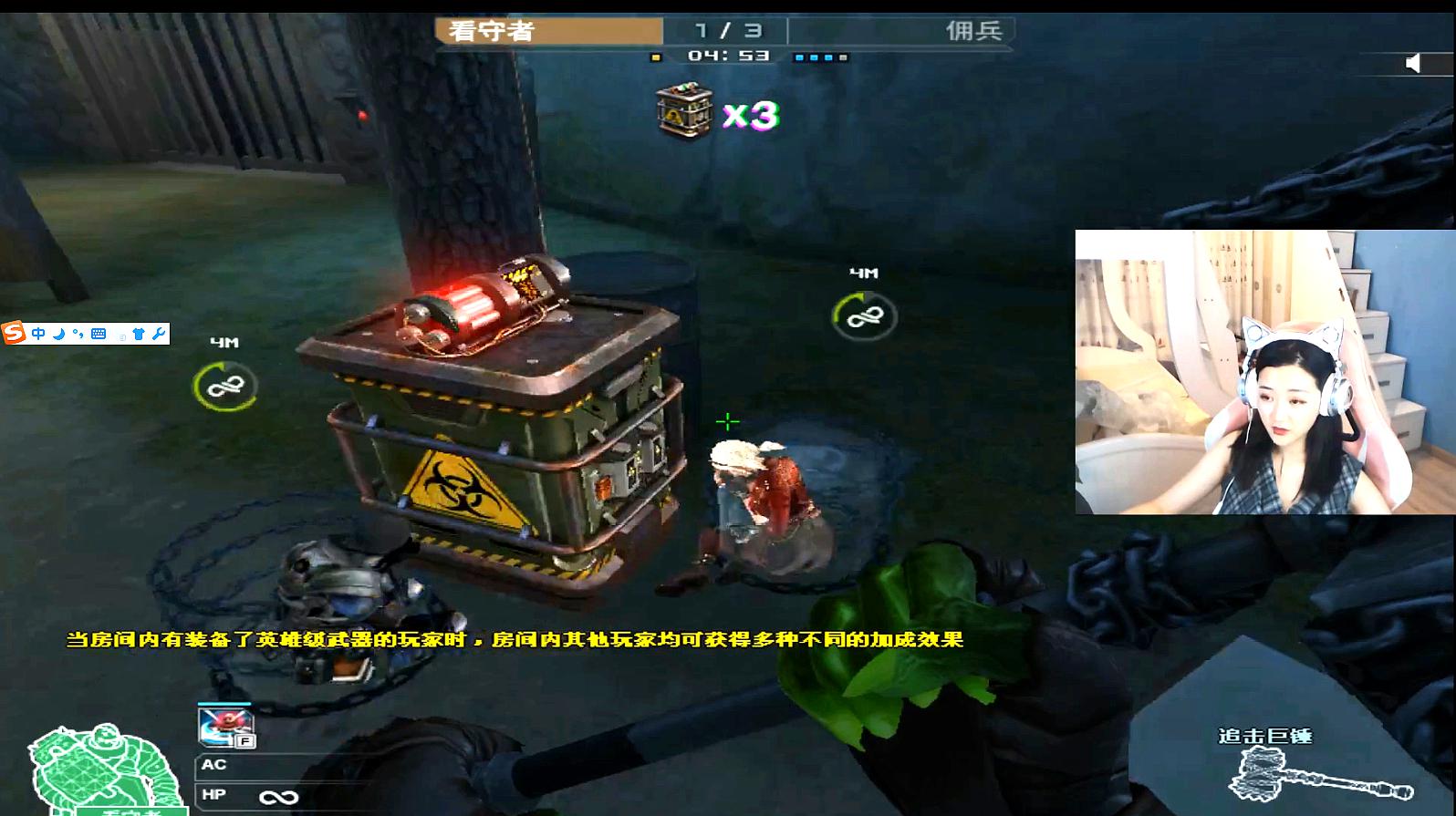
Task: Mute sound via the speaker icon
Action: 1415,61
